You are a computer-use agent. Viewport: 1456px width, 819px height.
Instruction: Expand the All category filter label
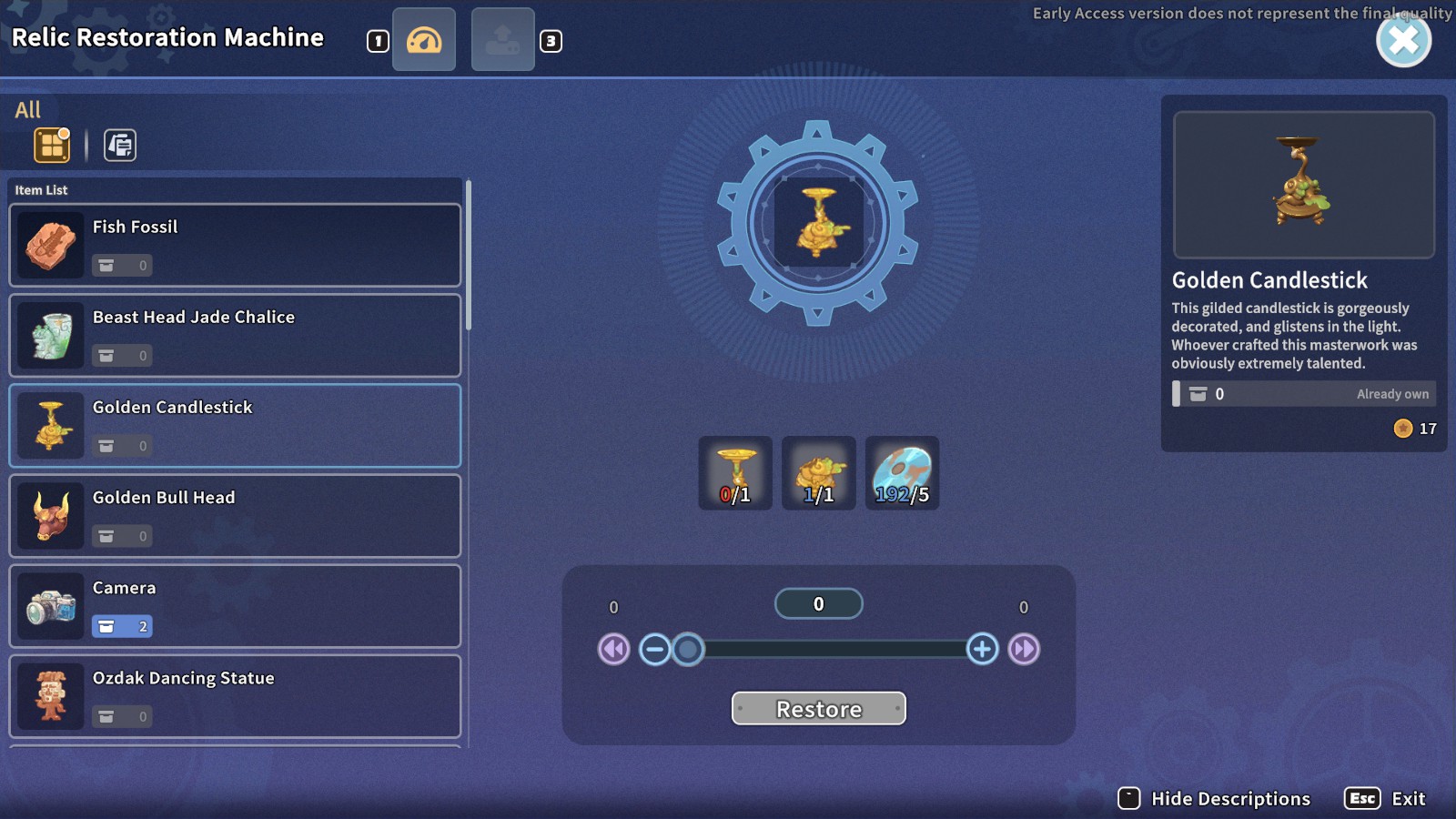click(27, 109)
